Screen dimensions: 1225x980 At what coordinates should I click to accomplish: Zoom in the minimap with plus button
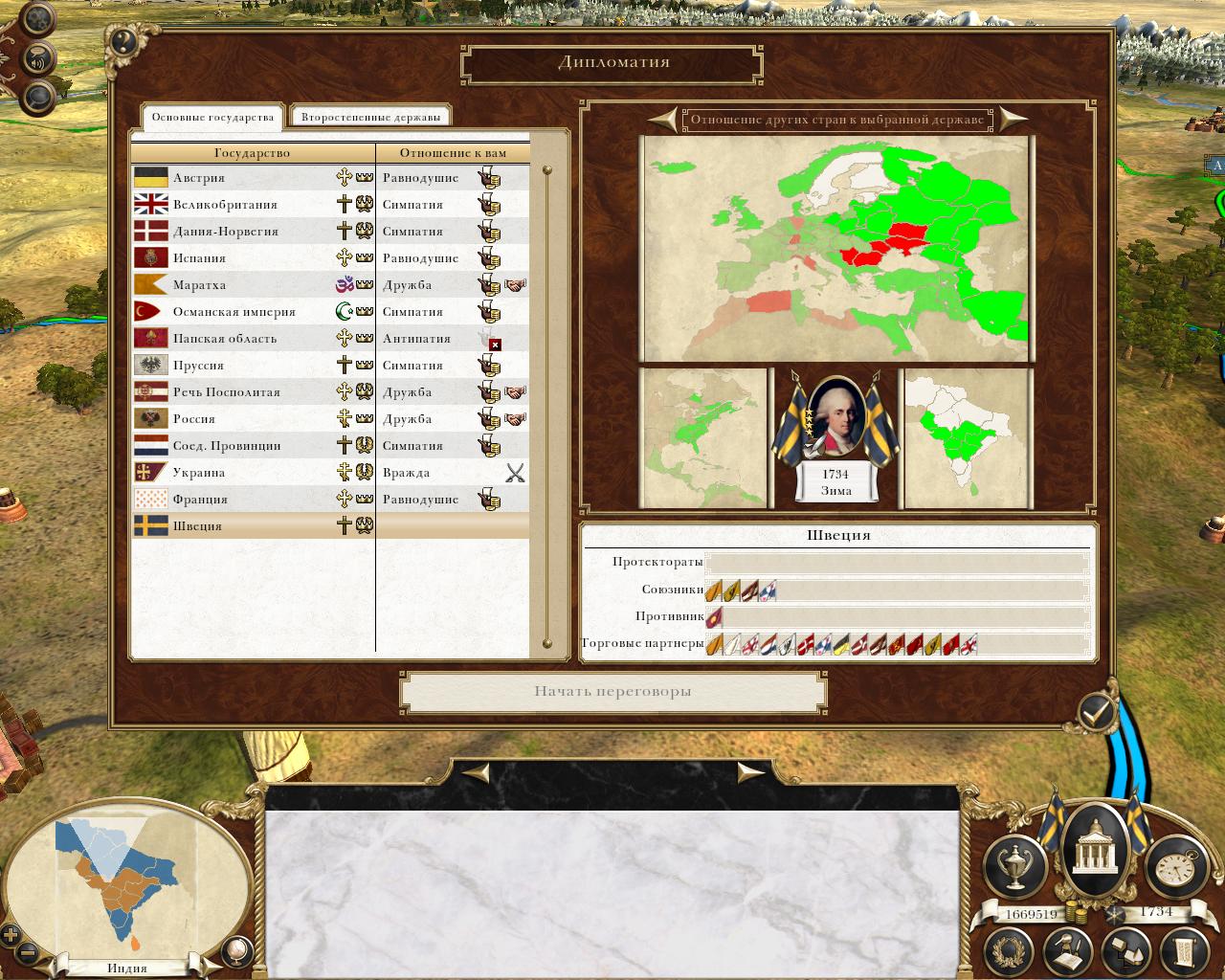point(11,935)
